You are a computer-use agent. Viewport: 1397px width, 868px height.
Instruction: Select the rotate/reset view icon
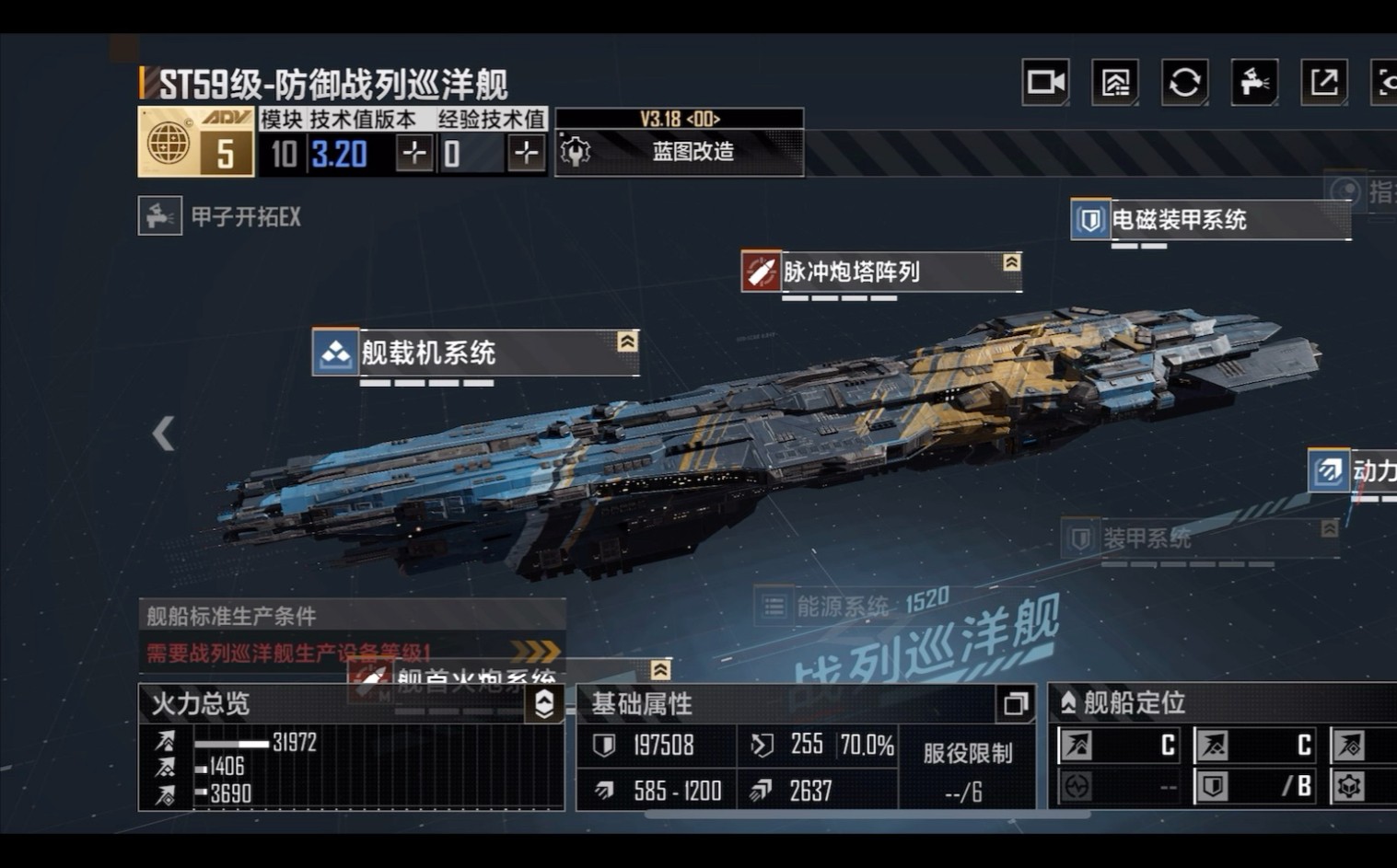[1185, 82]
